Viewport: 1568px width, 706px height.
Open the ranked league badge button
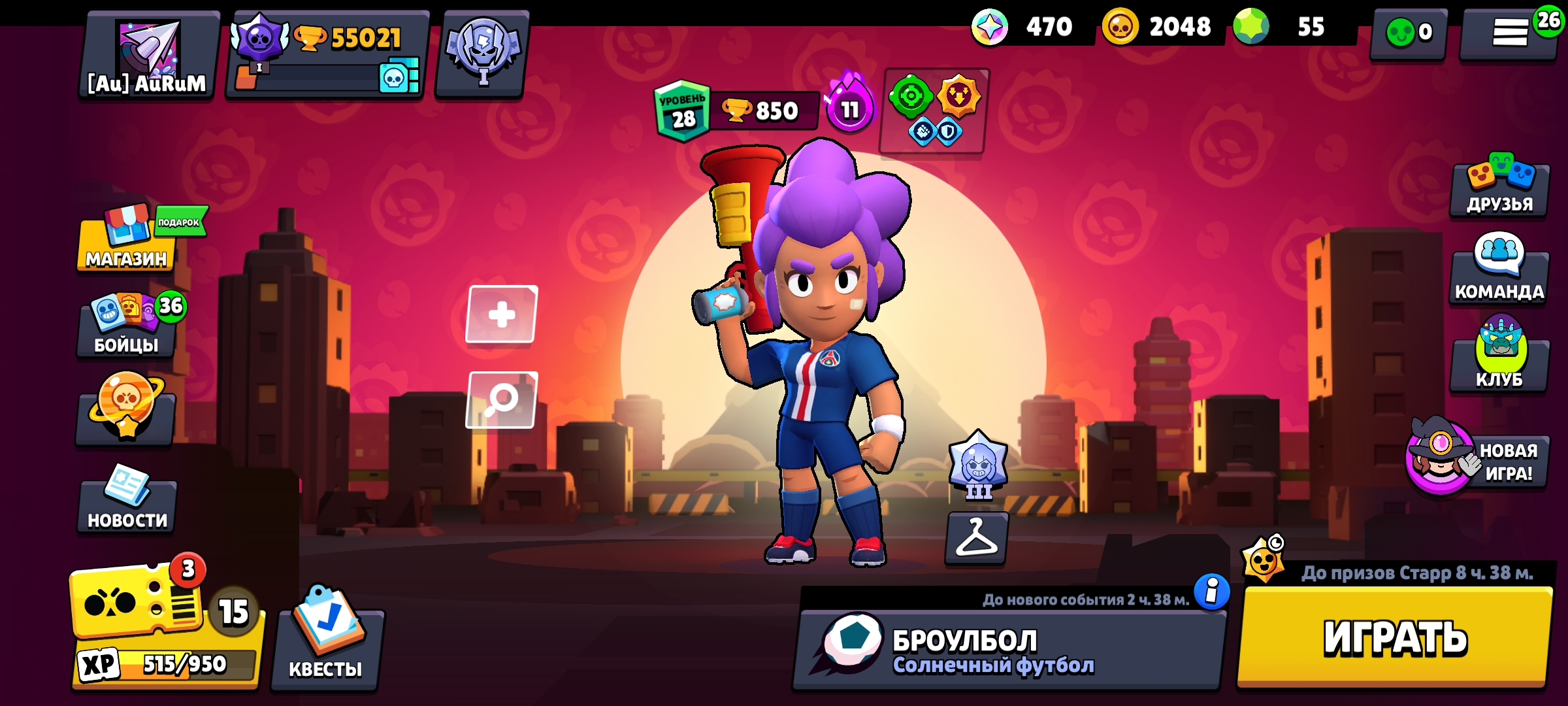[482, 54]
